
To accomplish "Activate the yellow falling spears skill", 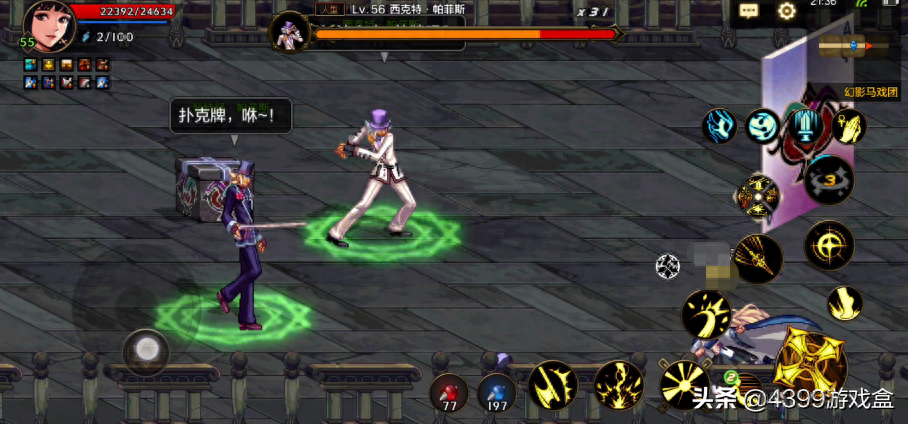I will pyautogui.click(x=757, y=259).
